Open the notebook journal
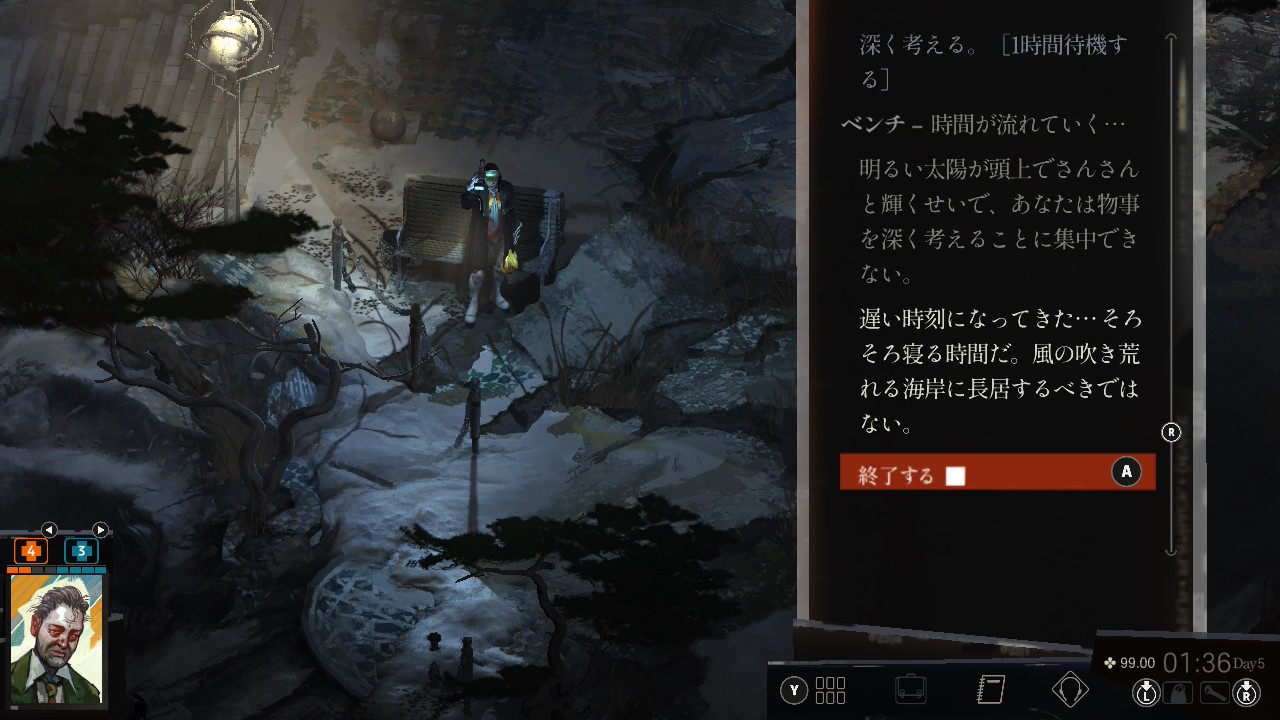Image resolution: width=1280 pixels, height=720 pixels. (x=990, y=689)
